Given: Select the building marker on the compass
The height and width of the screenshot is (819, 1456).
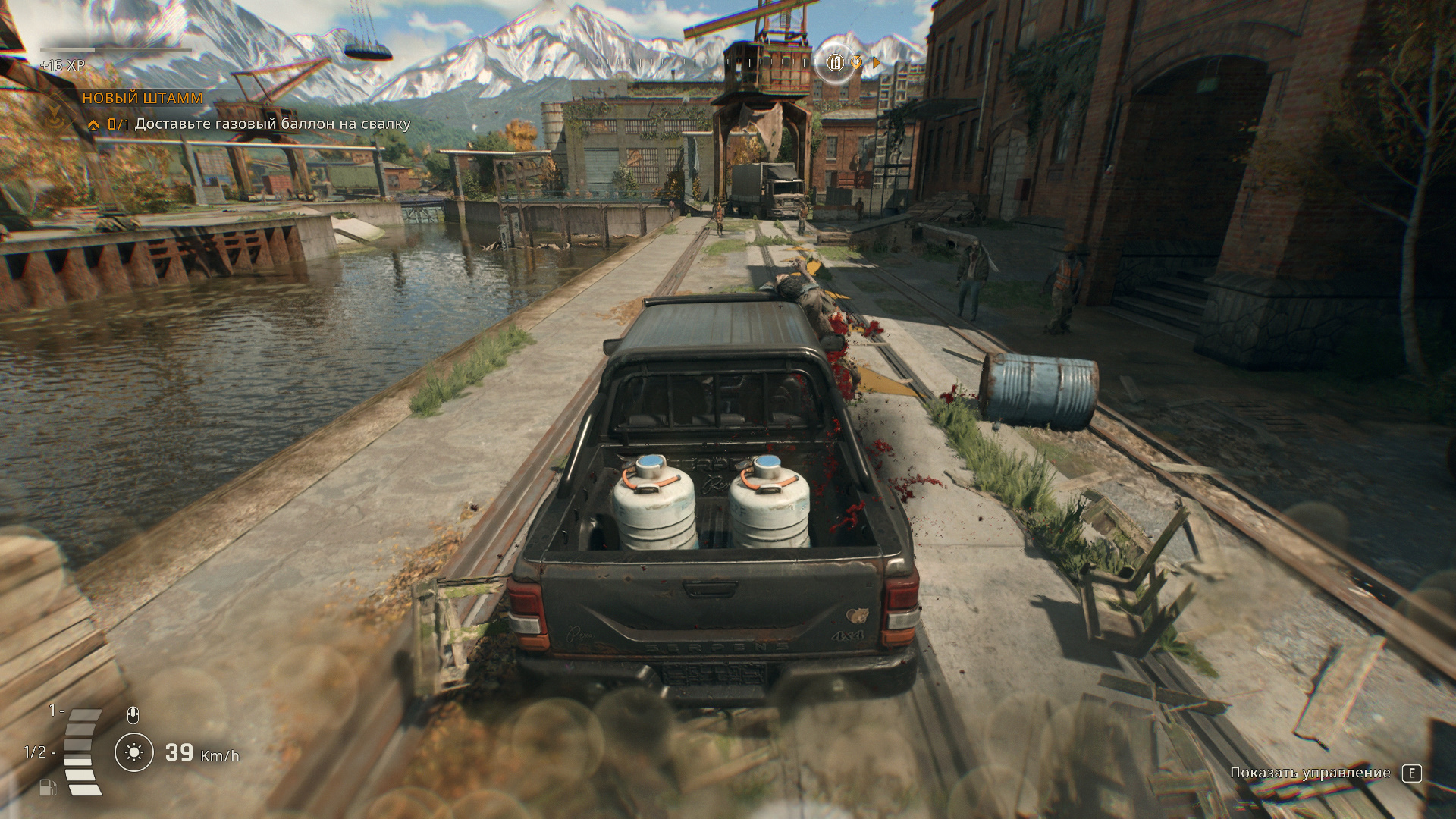Looking at the screenshot, I should 835,63.
